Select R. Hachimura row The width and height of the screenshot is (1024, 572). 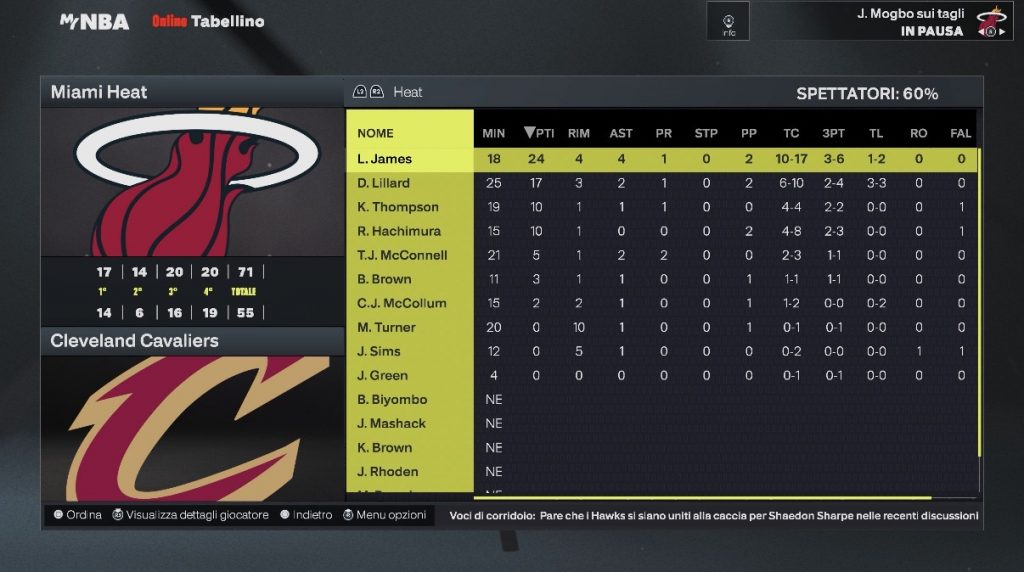(399, 231)
